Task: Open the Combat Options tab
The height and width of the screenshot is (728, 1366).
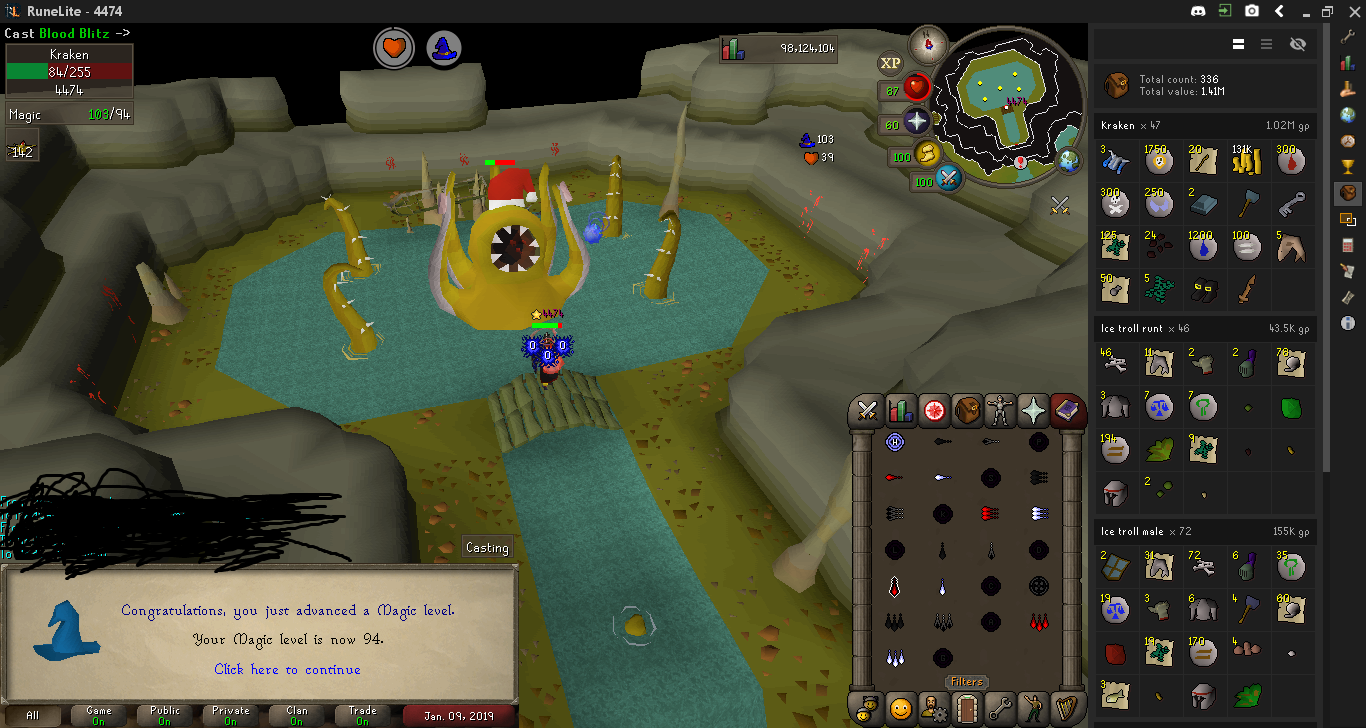Action: click(867, 410)
